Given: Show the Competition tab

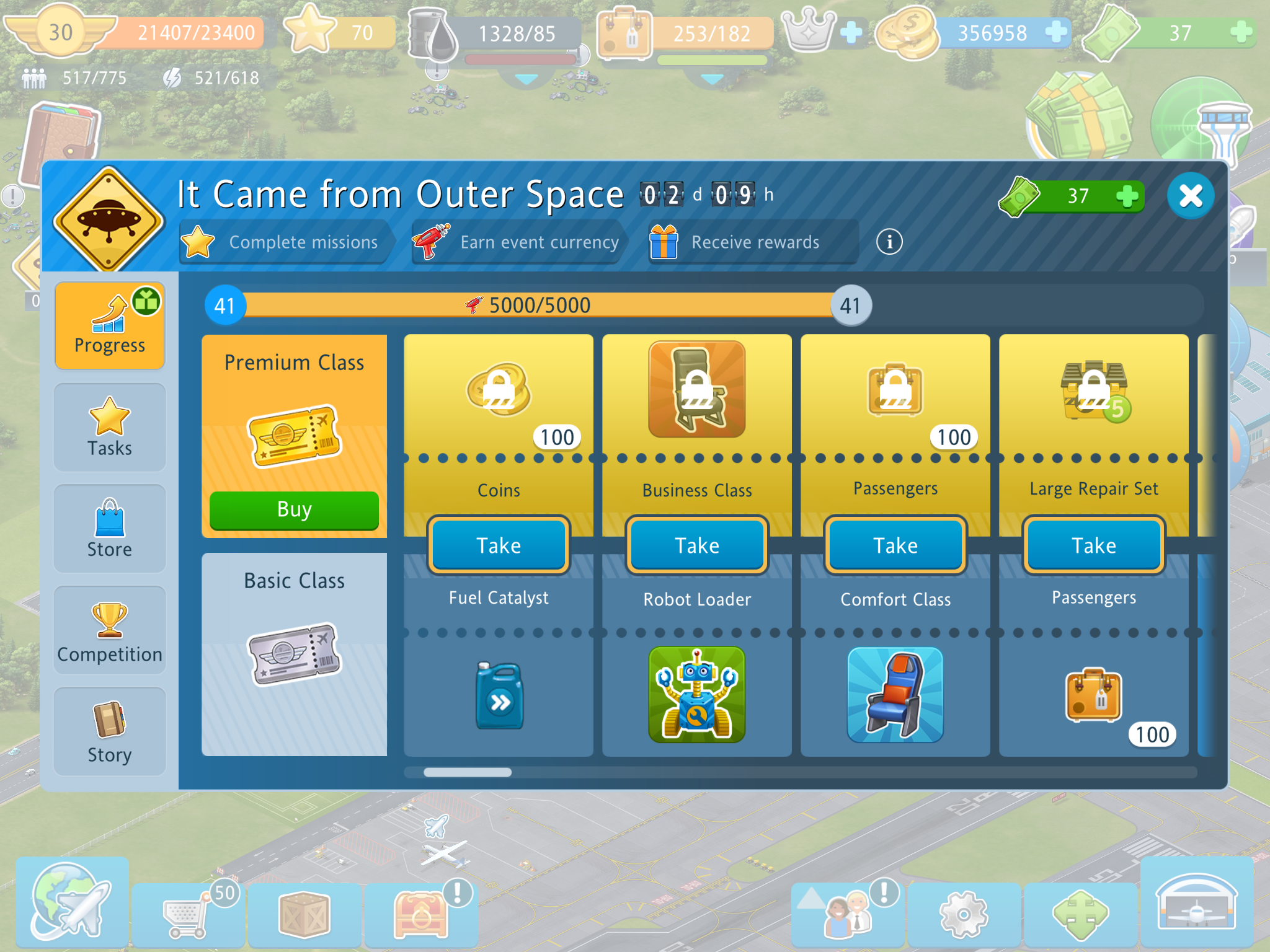Looking at the screenshot, I should point(110,631).
